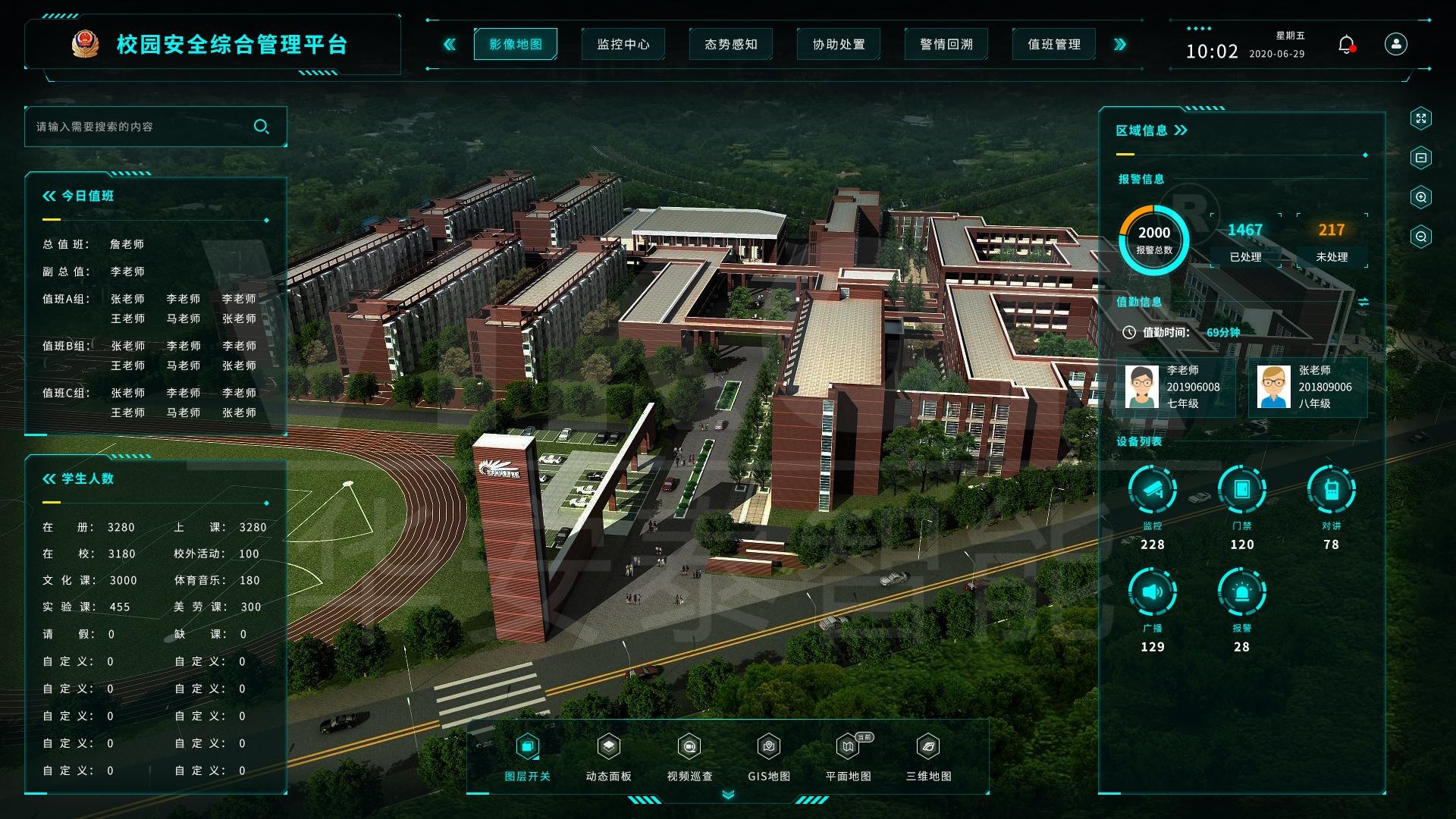The width and height of the screenshot is (1456, 819).
Task: Click the search box input field
Action: point(140,127)
